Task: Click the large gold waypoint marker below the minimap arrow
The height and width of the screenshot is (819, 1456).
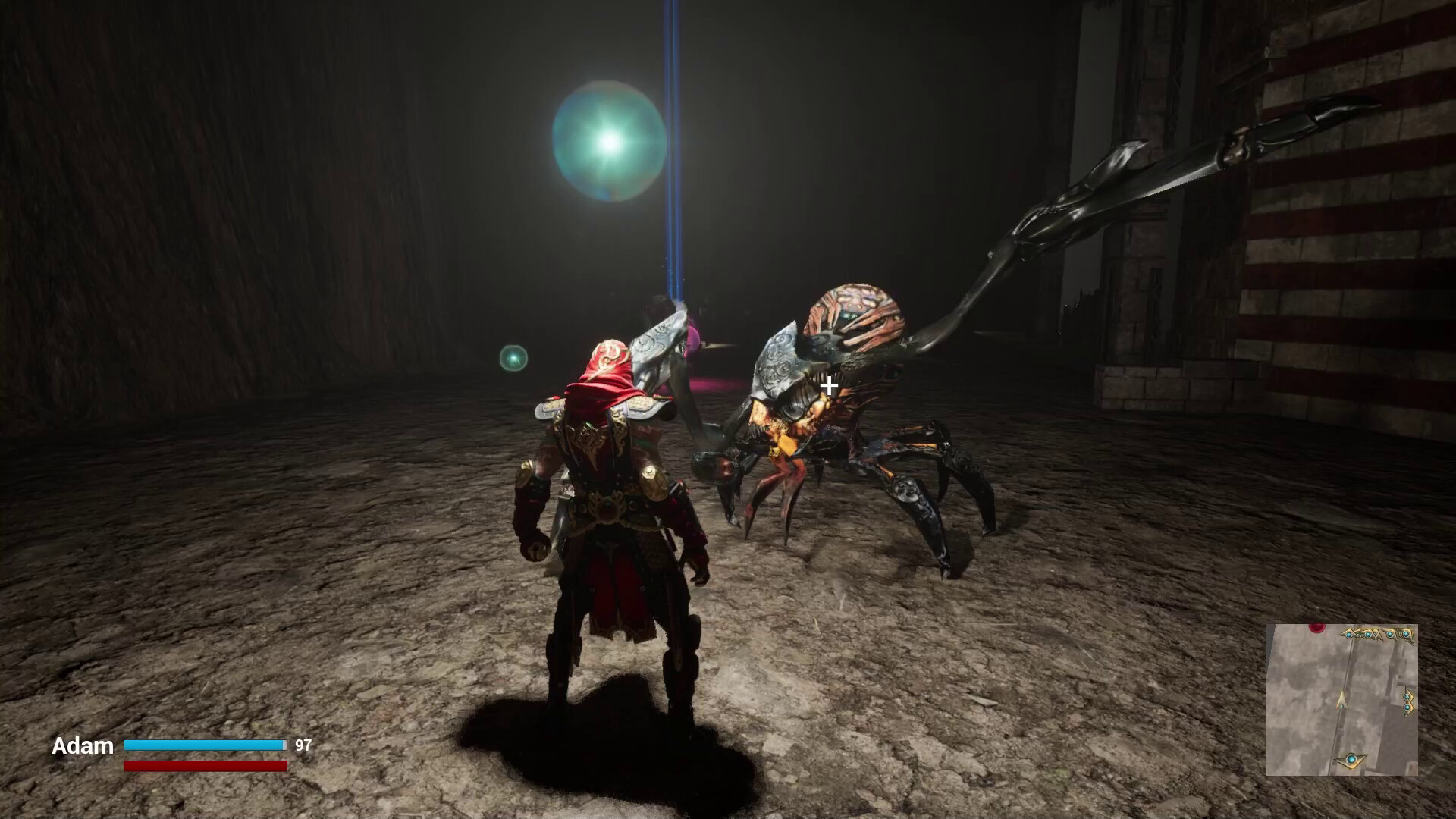Action: (x=1351, y=761)
